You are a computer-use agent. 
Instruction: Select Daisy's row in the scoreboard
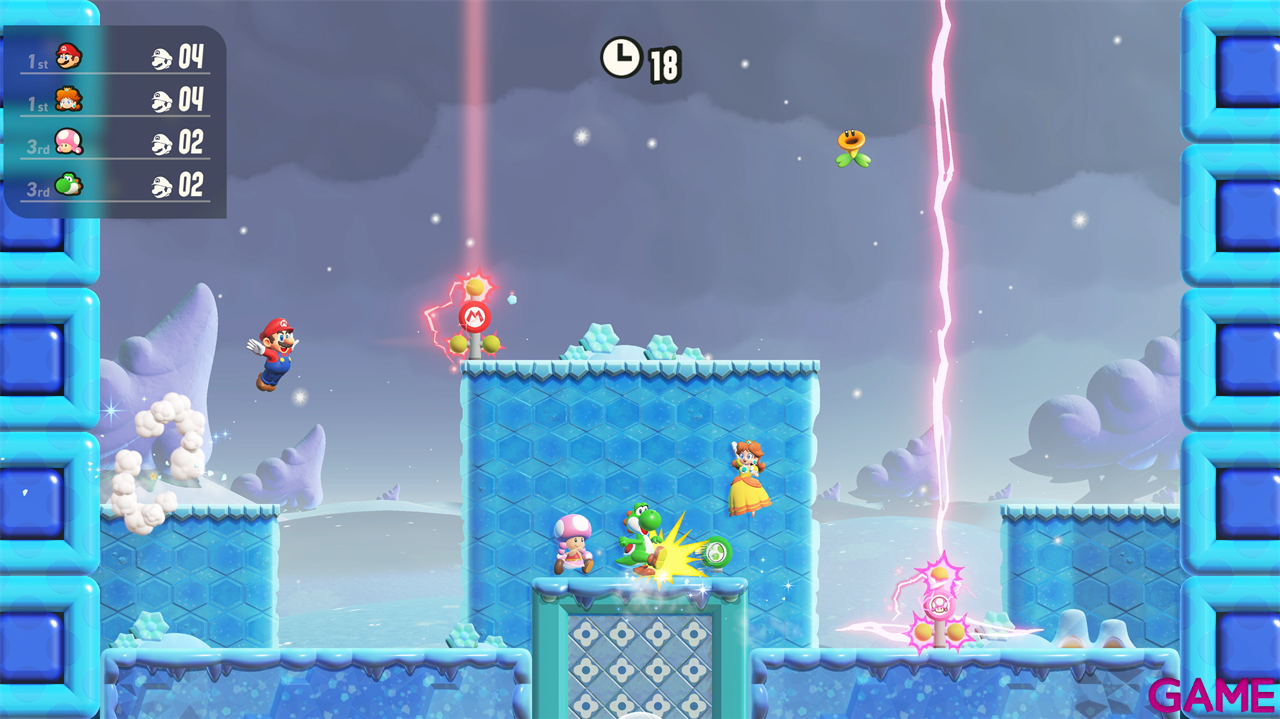click(x=114, y=100)
